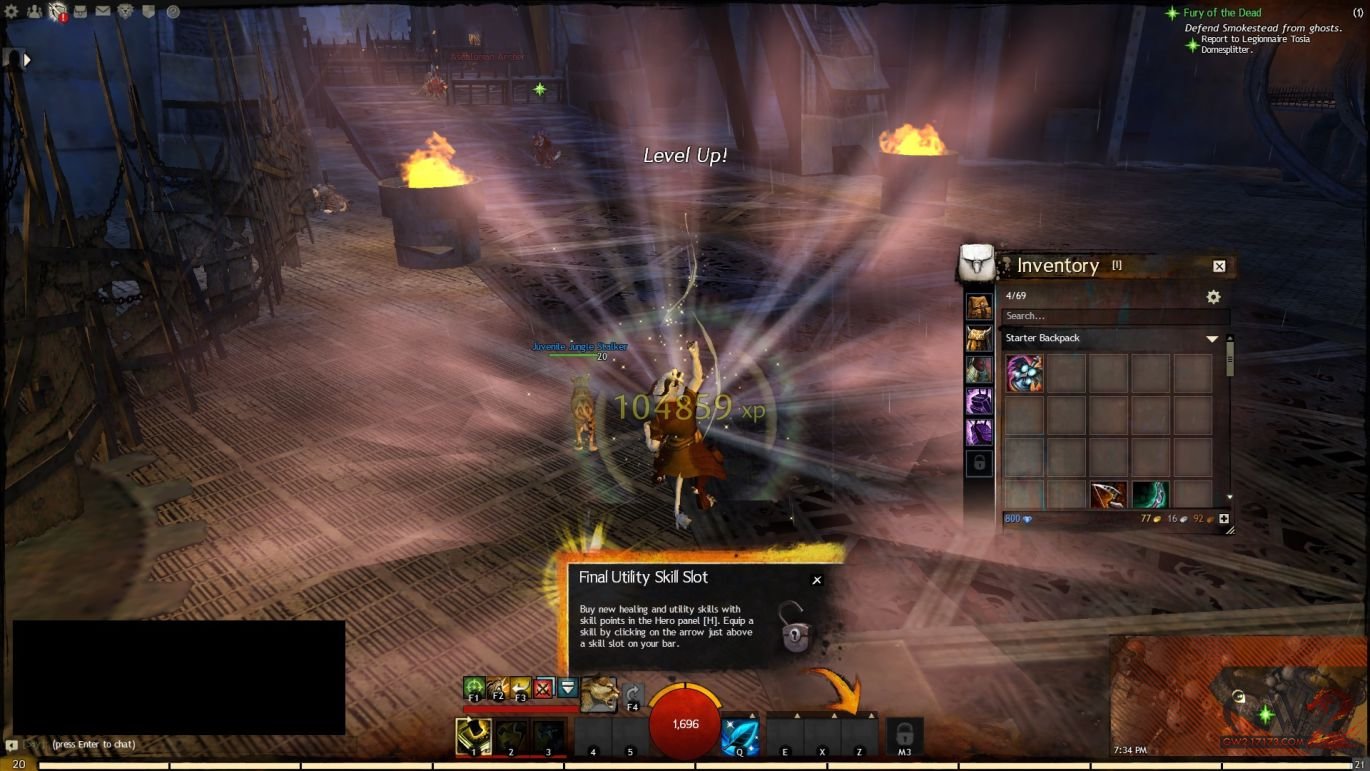Activate the blue feather healing skill
The width and height of the screenshot is (1370, 771).
tap(740, 737)
